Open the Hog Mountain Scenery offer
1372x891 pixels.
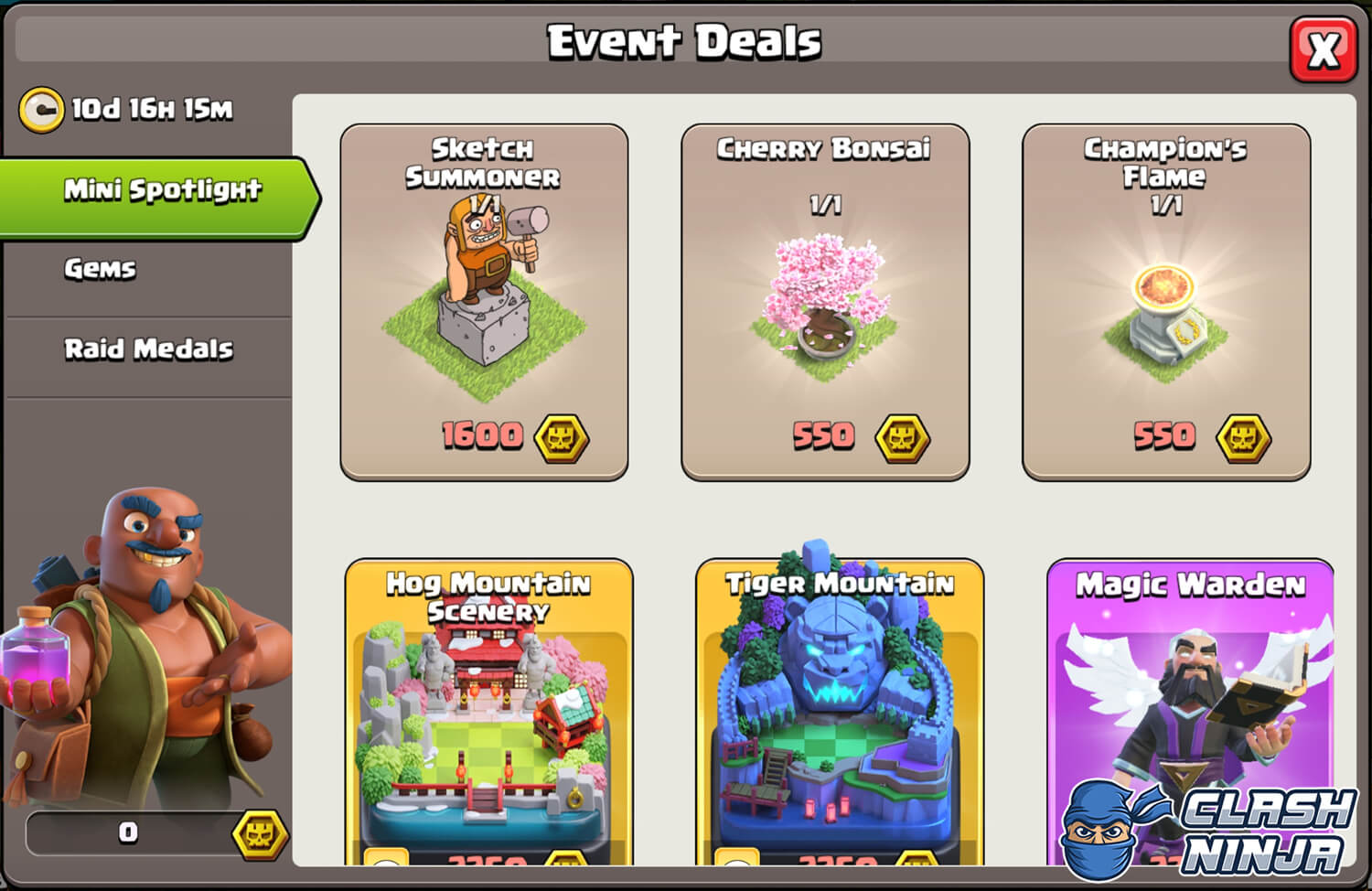488,714
